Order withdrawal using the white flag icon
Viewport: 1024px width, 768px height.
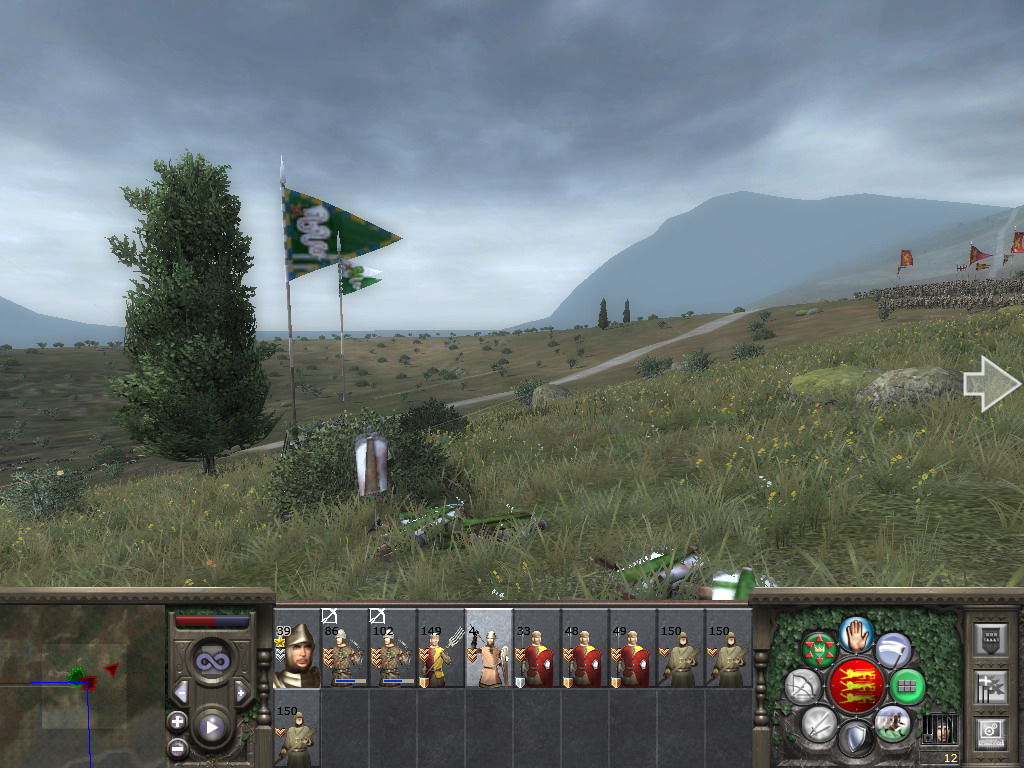click(x=893, y=650)
